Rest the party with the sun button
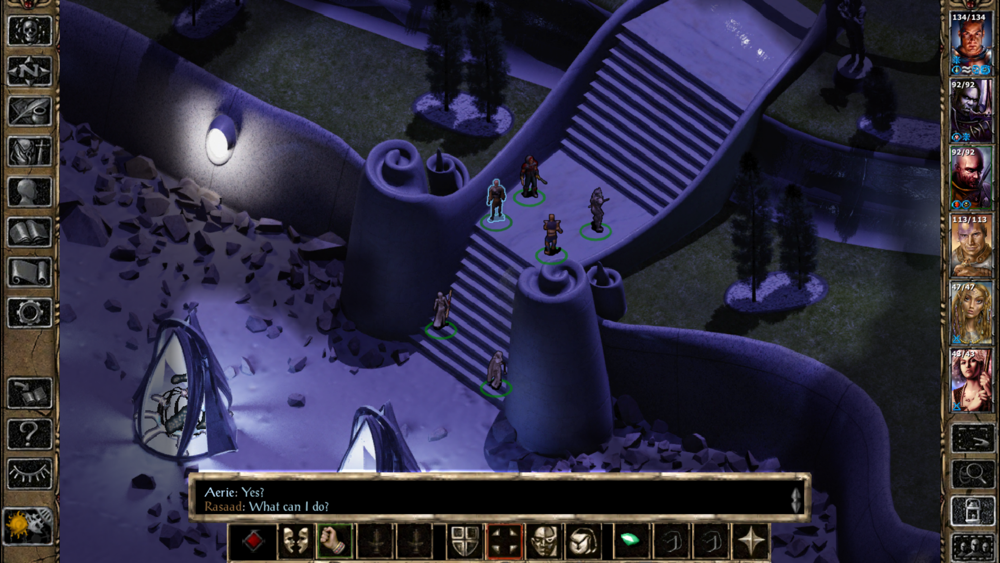The image size is (1000, 563). [29, 524]
